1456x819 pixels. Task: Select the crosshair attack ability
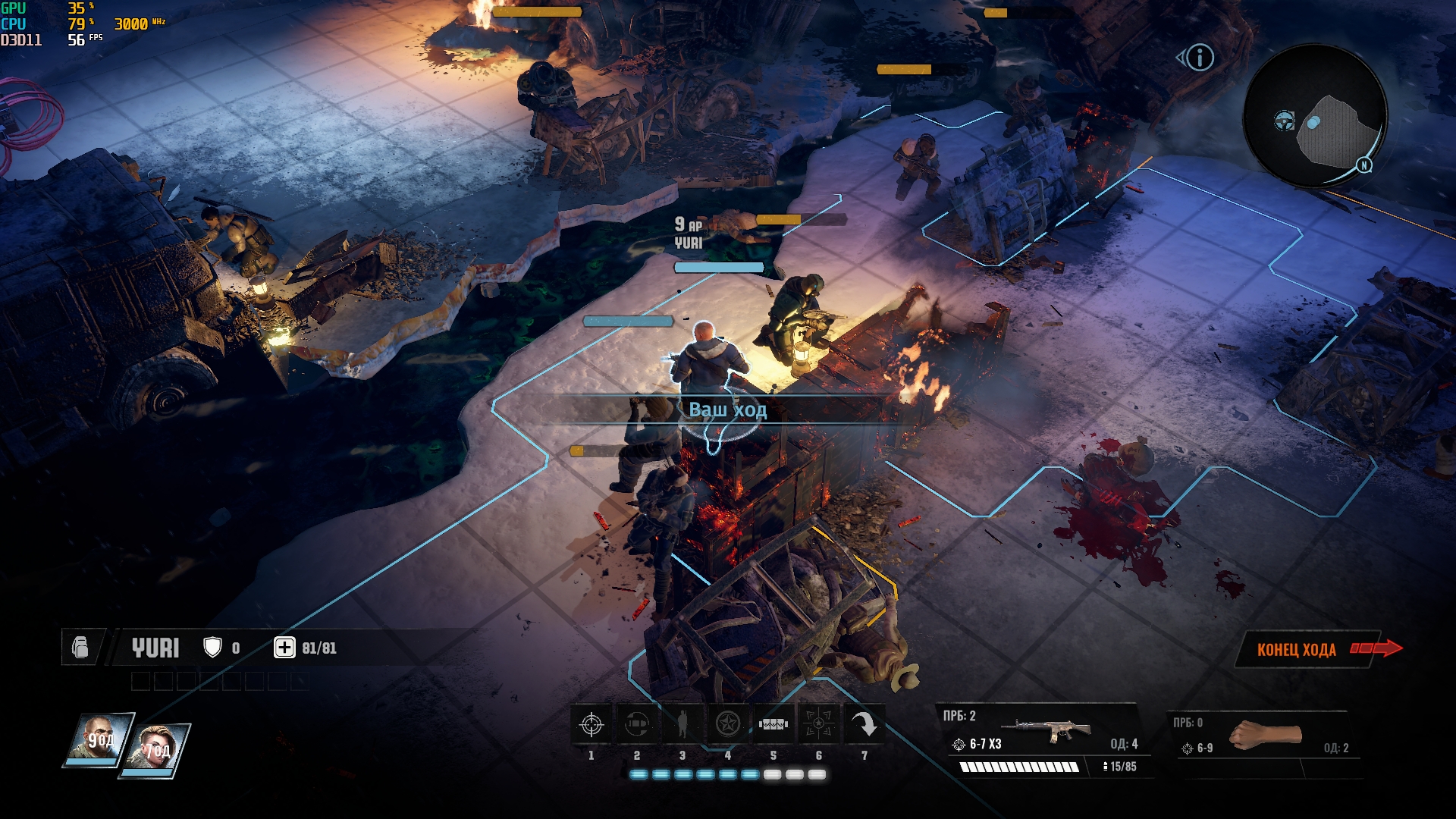[591, 725]
